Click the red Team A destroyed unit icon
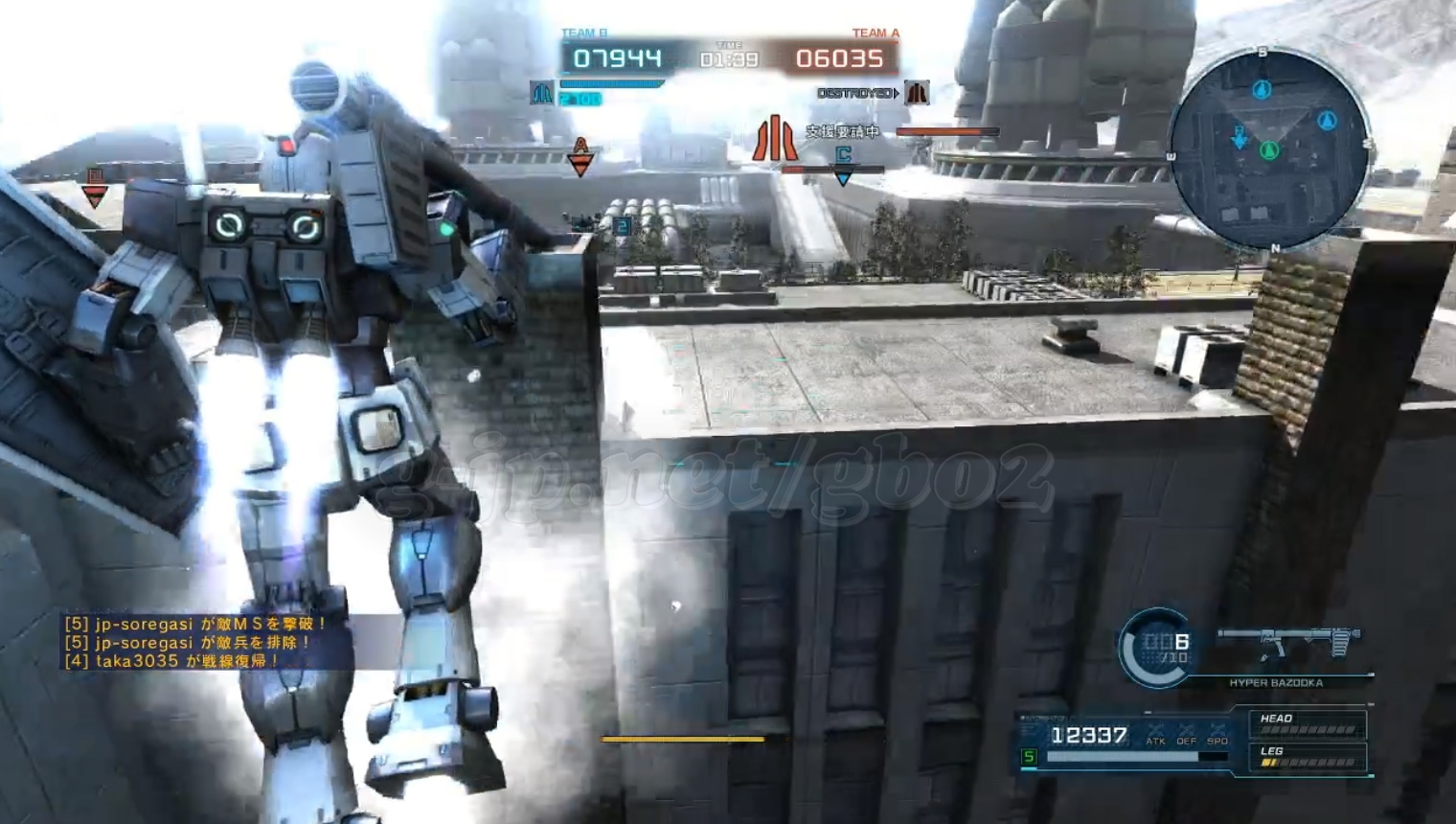This screenshot has width=1456, height=824. tap(917, 93)
